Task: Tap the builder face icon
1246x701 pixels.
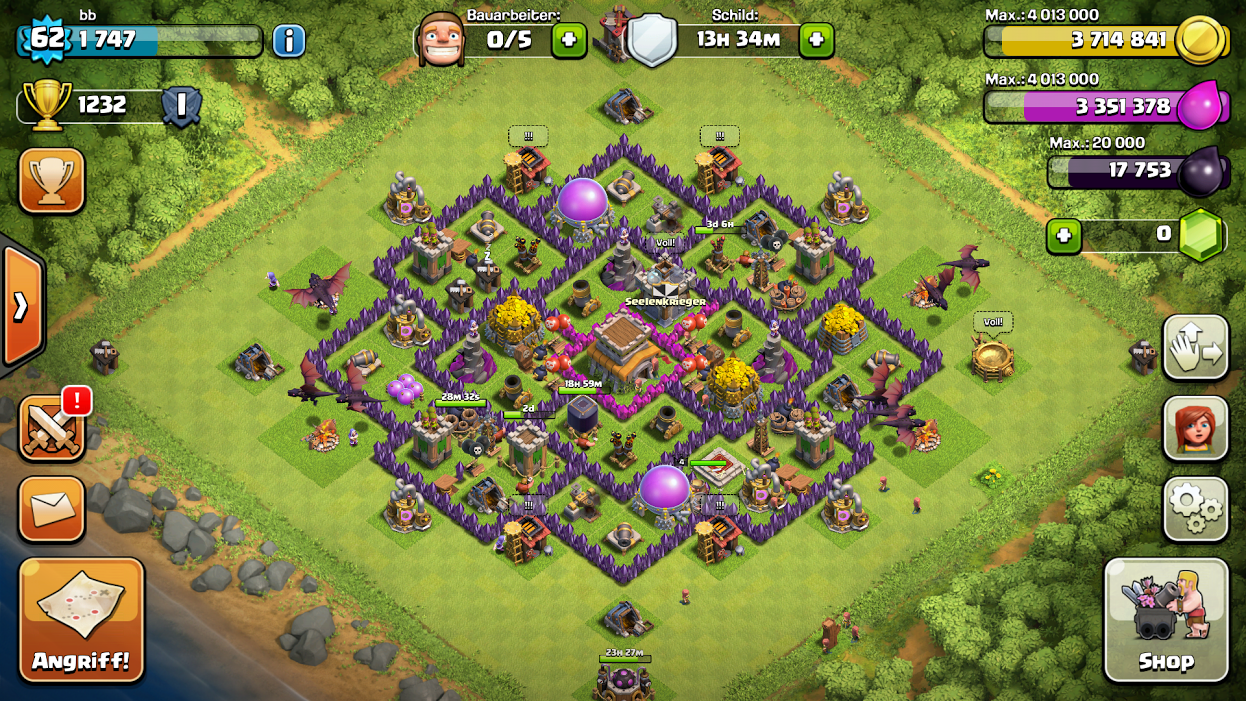Action: 440,40
